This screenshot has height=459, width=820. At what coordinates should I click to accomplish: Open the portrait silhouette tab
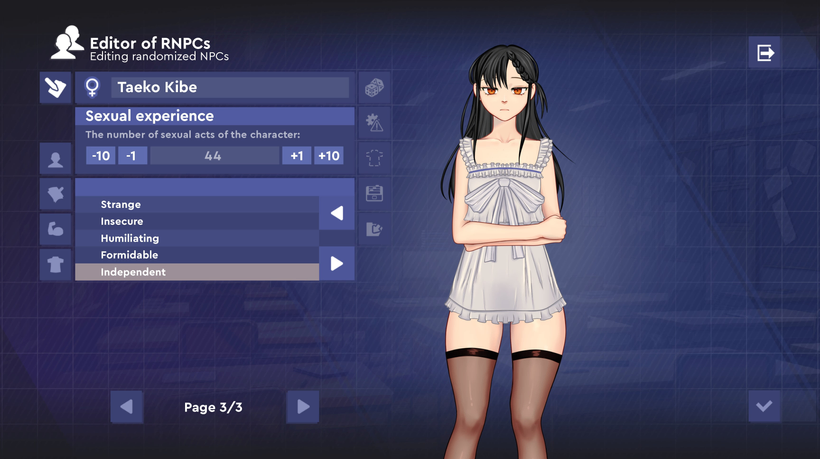coord(55,158)
